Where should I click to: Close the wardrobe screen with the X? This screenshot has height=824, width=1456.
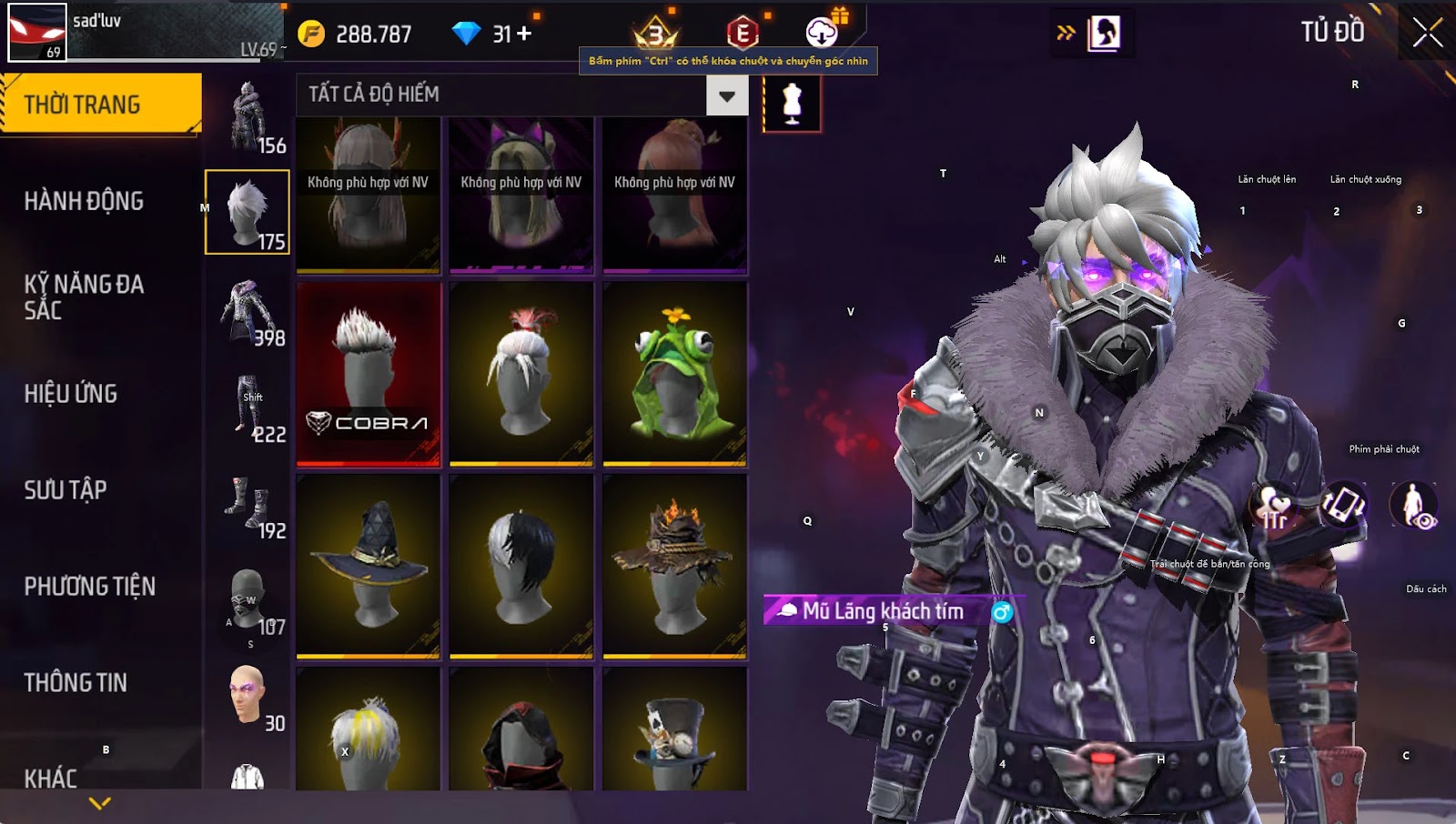[1427, 33]
